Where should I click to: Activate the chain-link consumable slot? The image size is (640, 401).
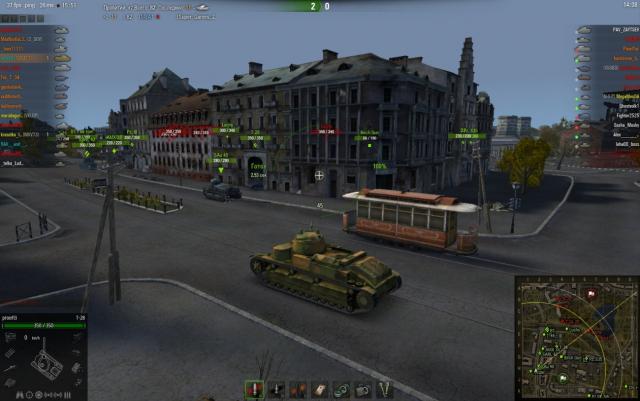coord(342,389)
